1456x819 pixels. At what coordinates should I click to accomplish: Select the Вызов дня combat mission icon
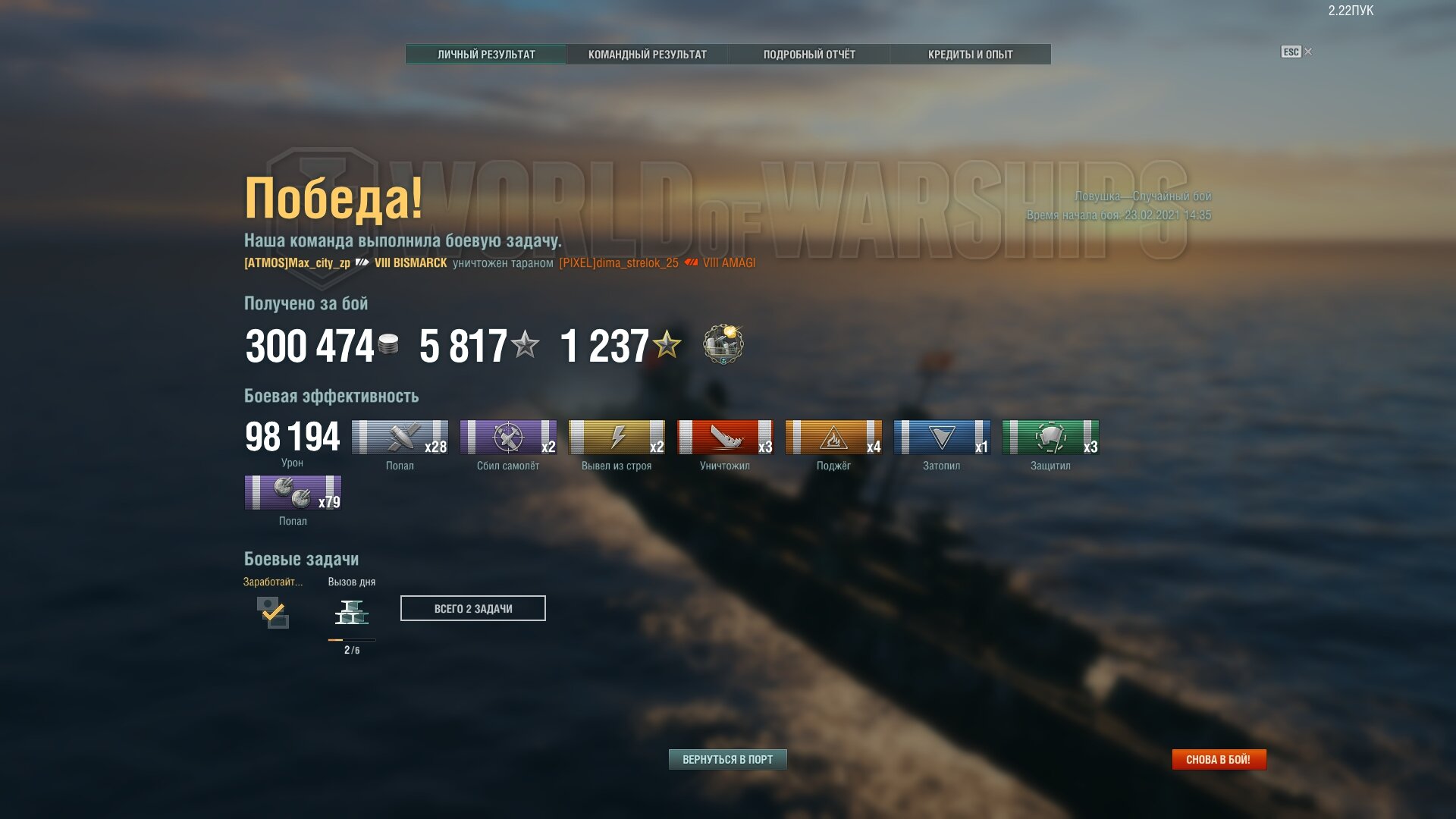[x=352, y=612]
